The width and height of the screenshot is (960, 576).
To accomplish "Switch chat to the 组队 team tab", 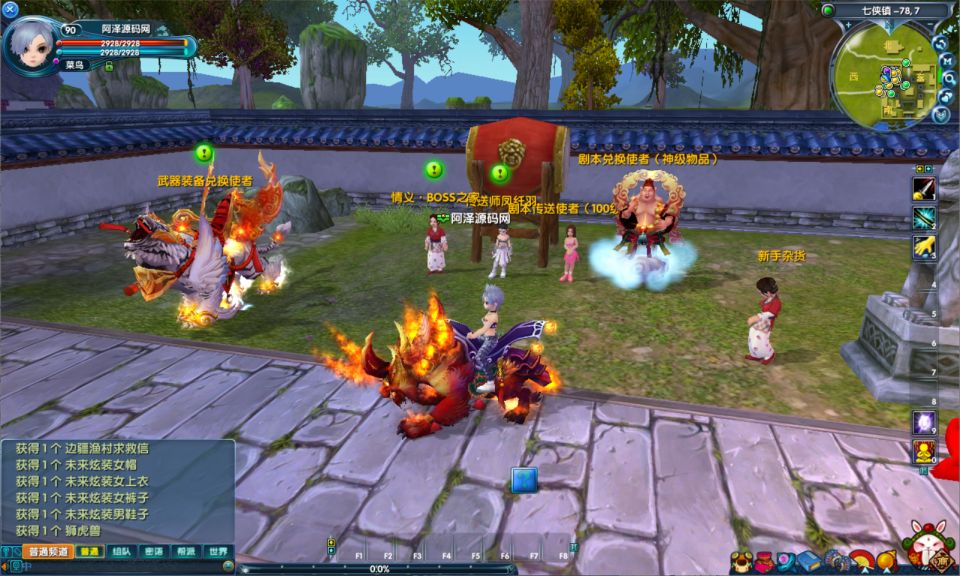I will 122,551.
